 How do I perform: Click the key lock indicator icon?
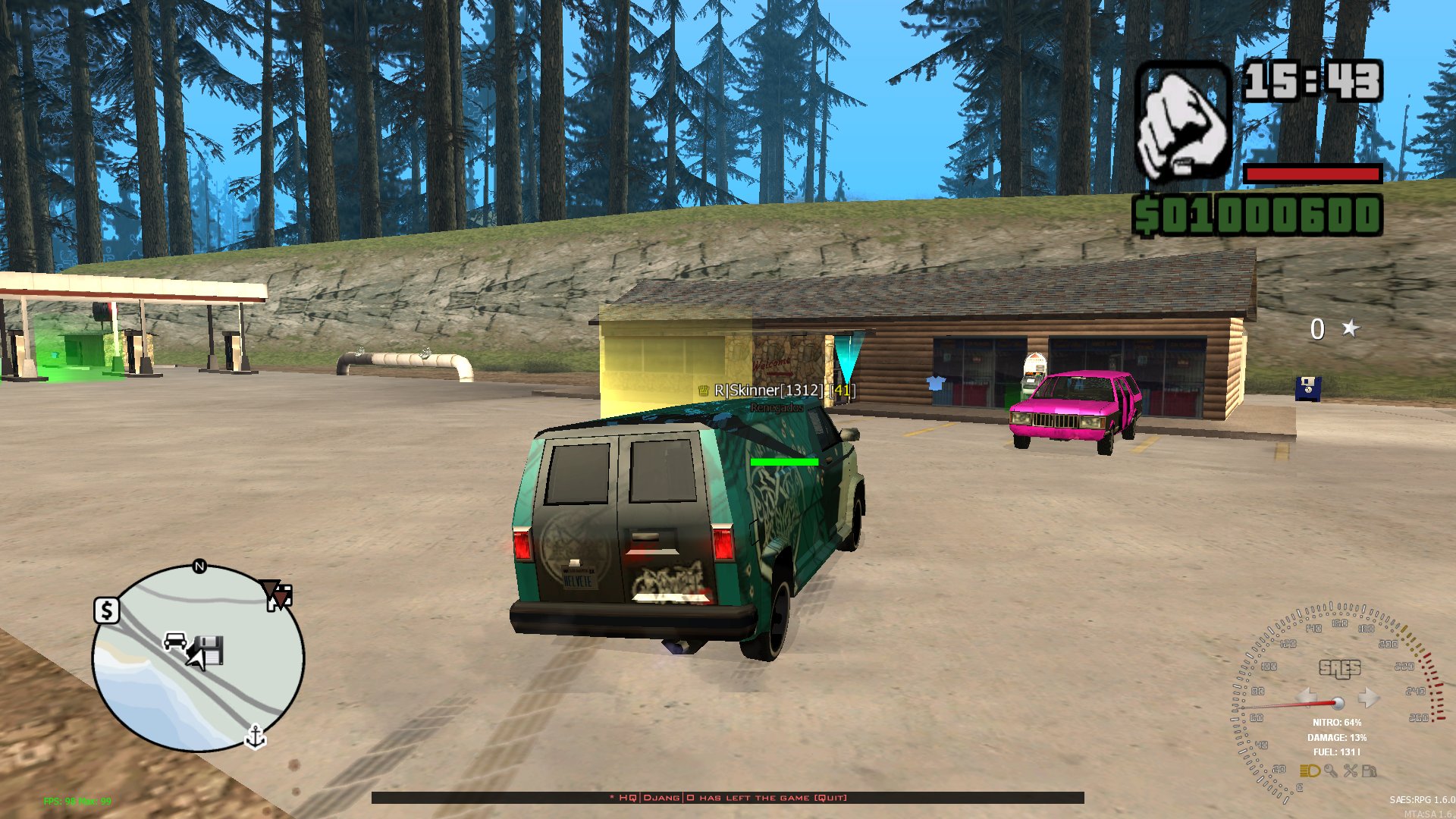1331,771
